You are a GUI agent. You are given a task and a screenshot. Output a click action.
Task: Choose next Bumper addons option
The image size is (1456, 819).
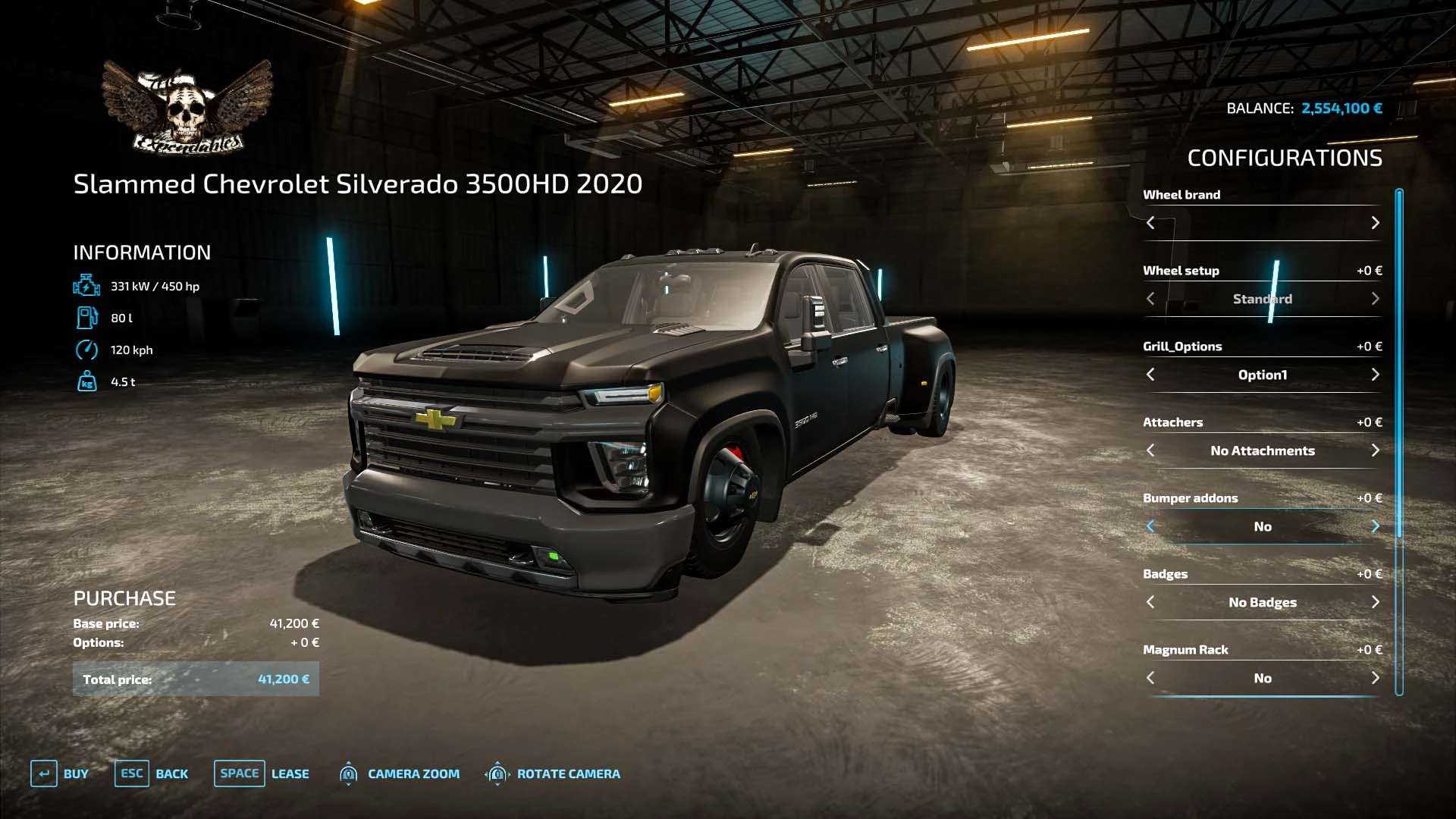(x=1375, y=526)
